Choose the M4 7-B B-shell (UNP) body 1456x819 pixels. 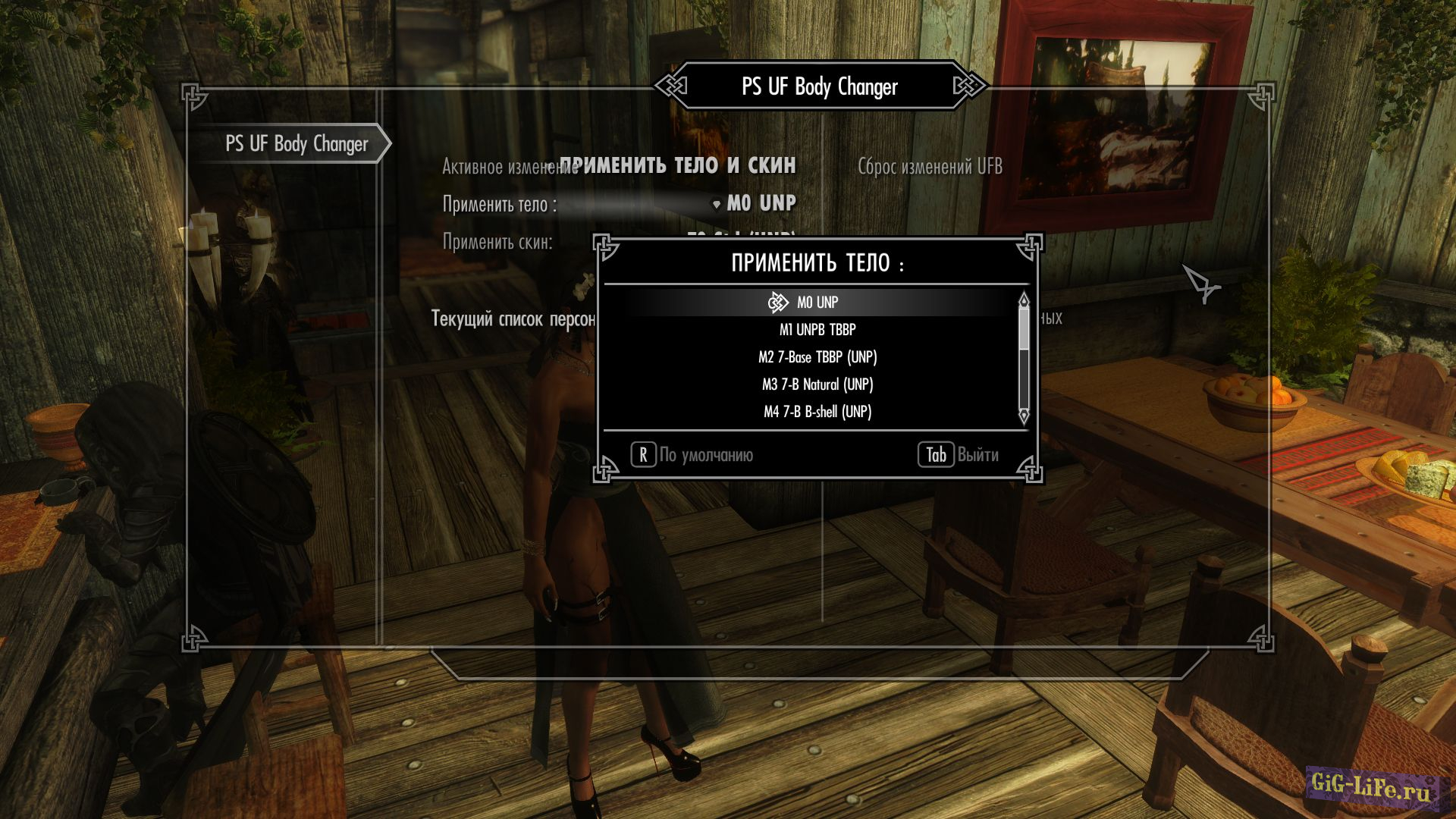817,412
